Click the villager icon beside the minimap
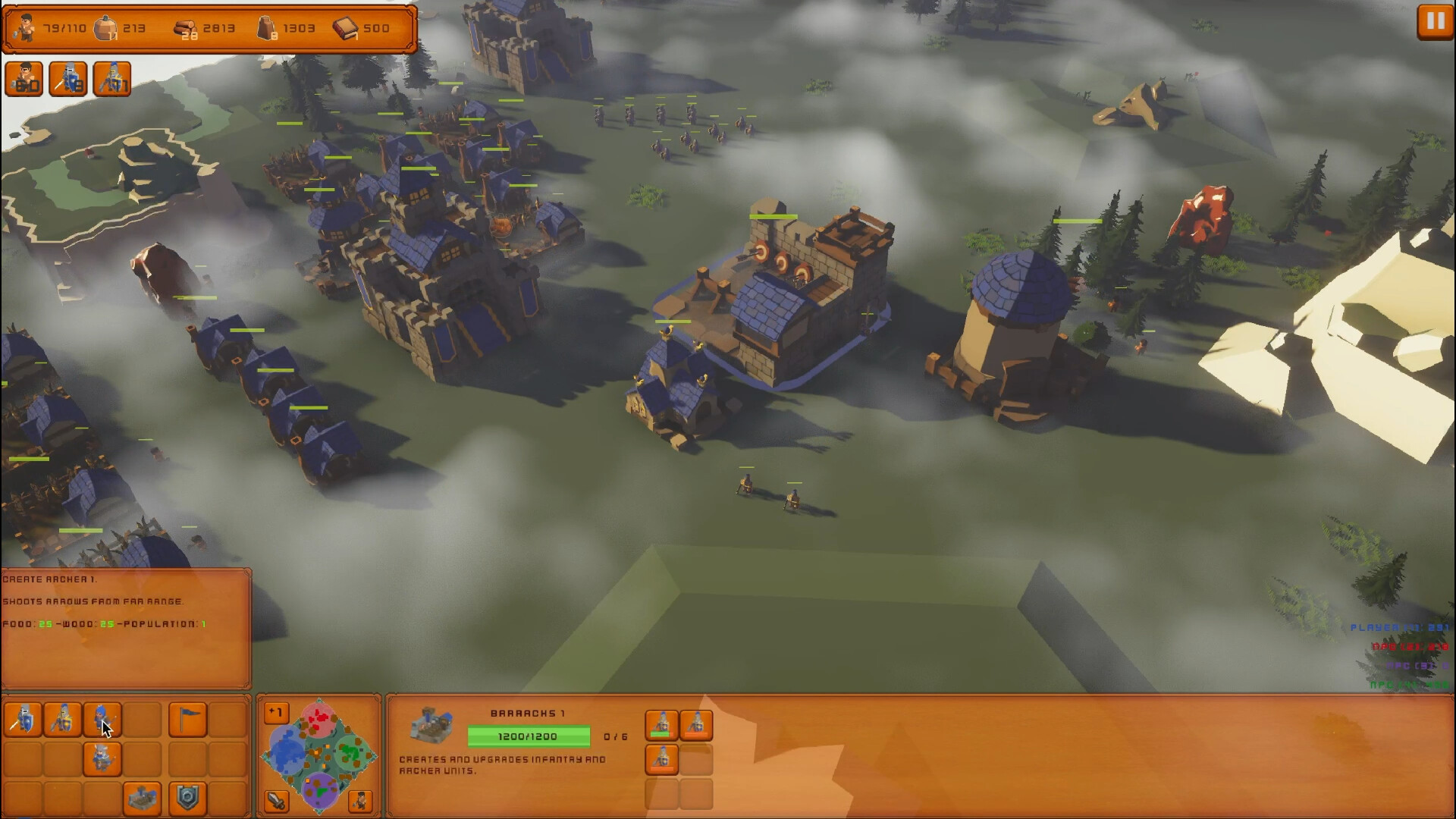1456x819 pixels. [362, 800]
